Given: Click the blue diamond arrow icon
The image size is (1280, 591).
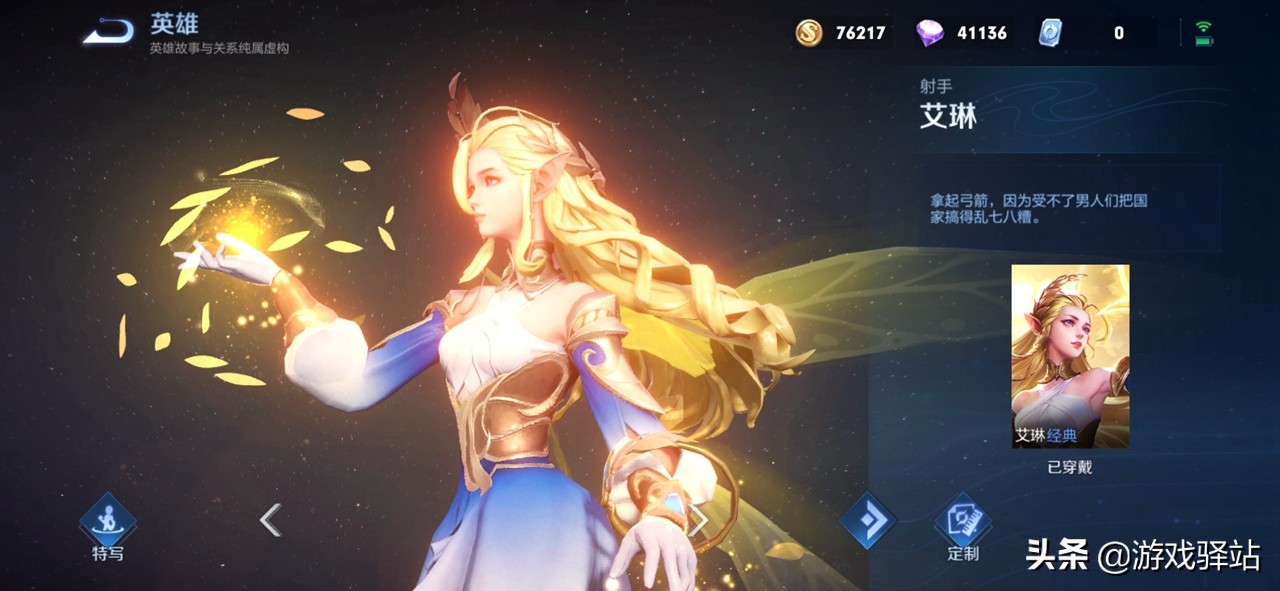Looking at the screenshot, I should coord(866,521).
